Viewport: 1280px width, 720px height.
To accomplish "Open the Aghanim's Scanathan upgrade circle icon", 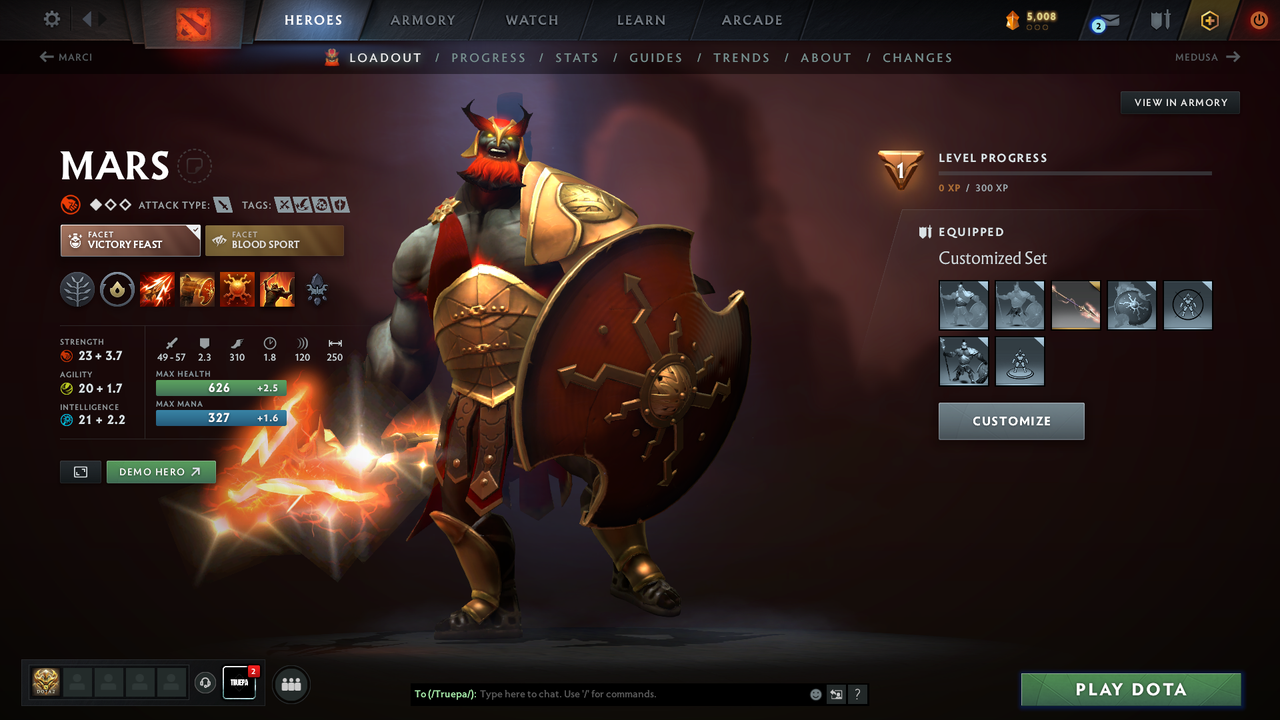I will tap(117, 290).
